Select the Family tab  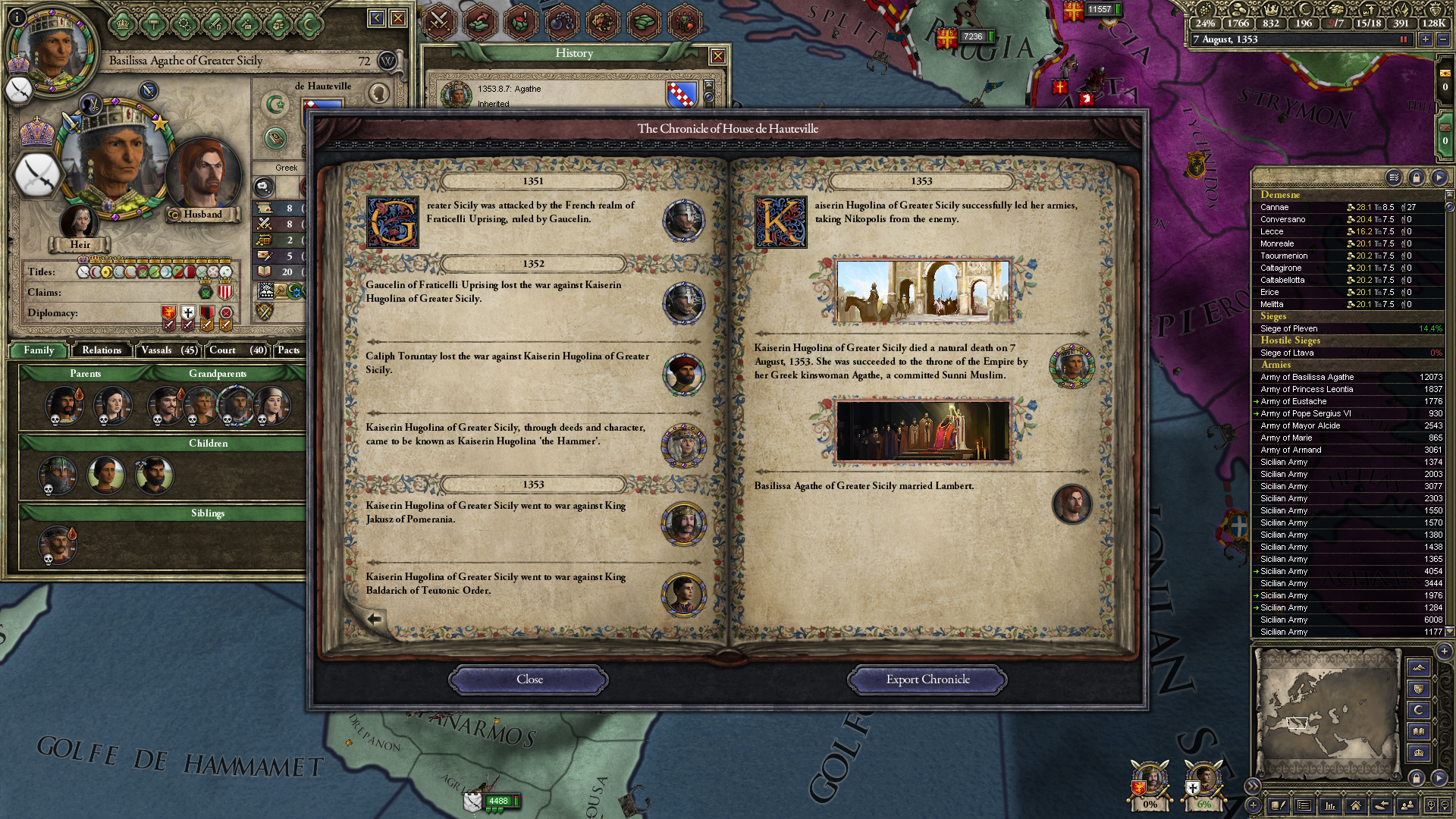click(x=37, y=350)
